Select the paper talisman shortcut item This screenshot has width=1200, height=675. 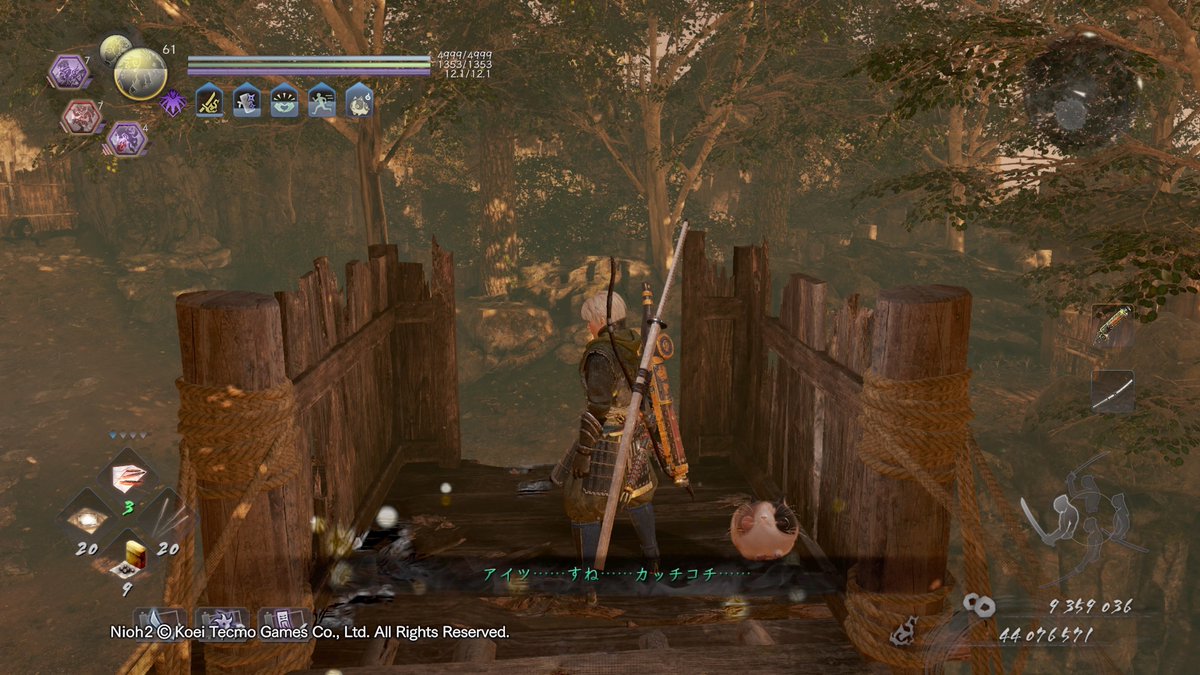point(128,476)
